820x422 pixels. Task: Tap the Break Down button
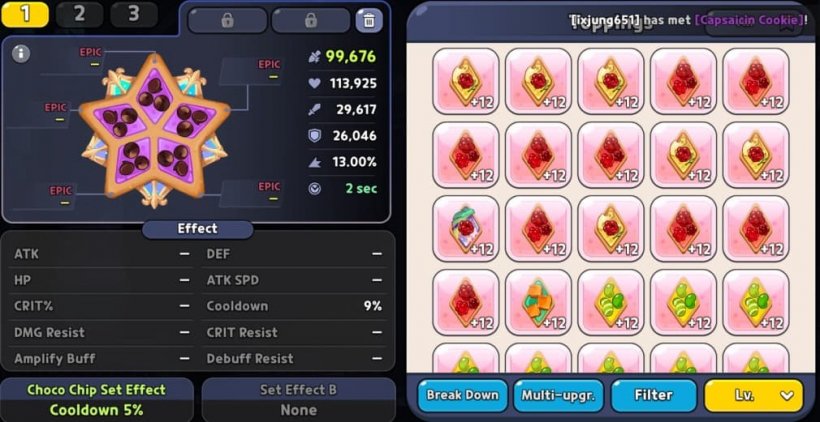click(x=462, y=395)
